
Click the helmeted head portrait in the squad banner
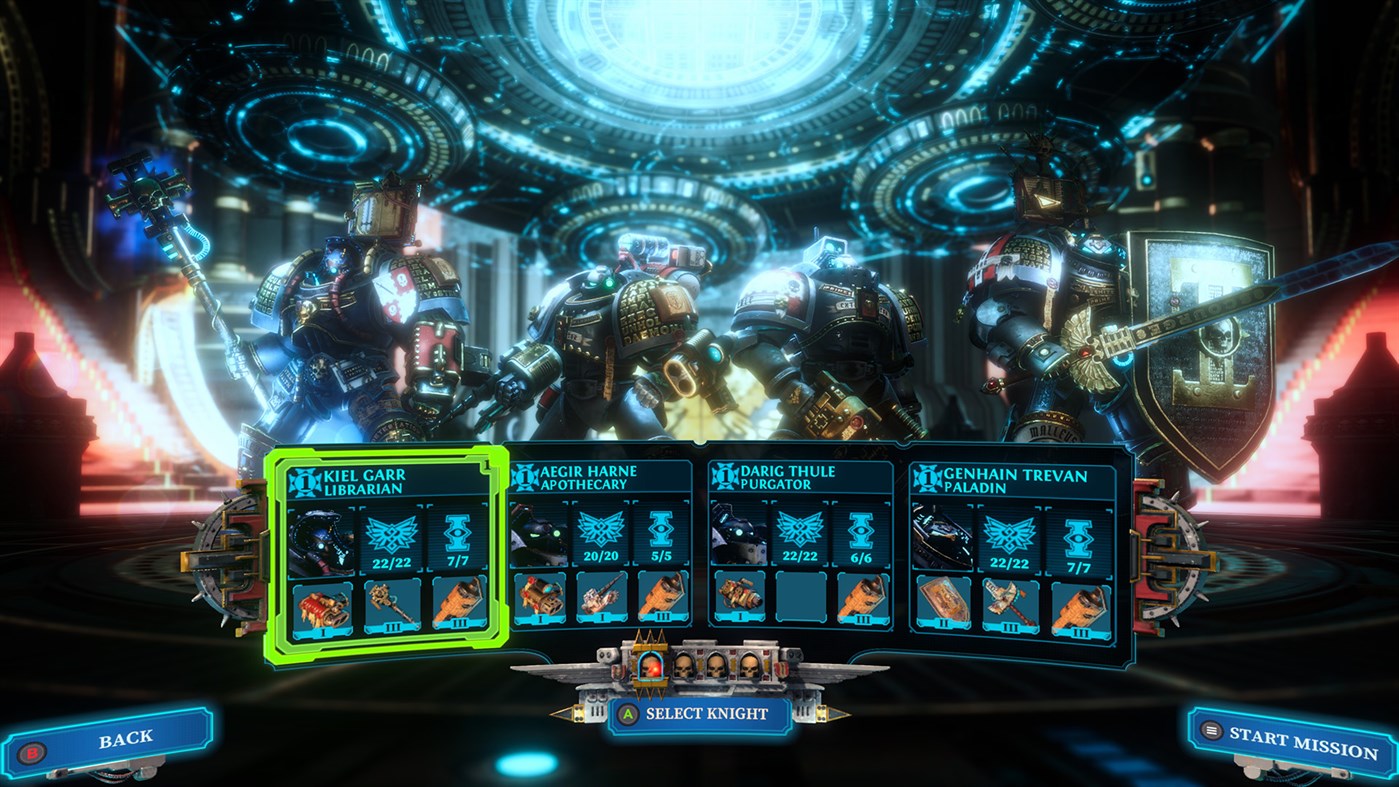click(x=651, y=667)
